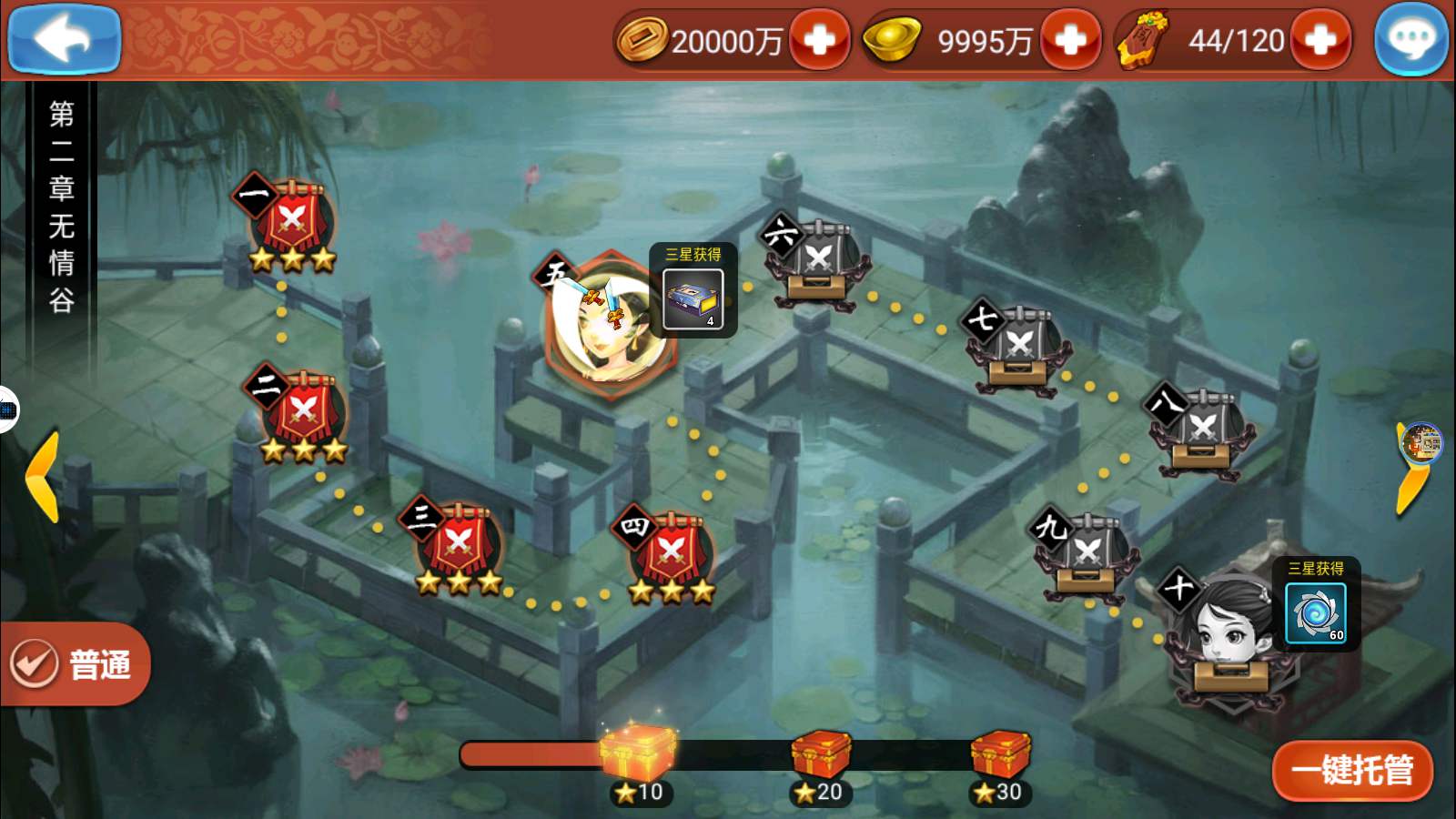Toggle the 普通 difficulty button
Screen dimensions: 1456x819
tap(75, 664)
